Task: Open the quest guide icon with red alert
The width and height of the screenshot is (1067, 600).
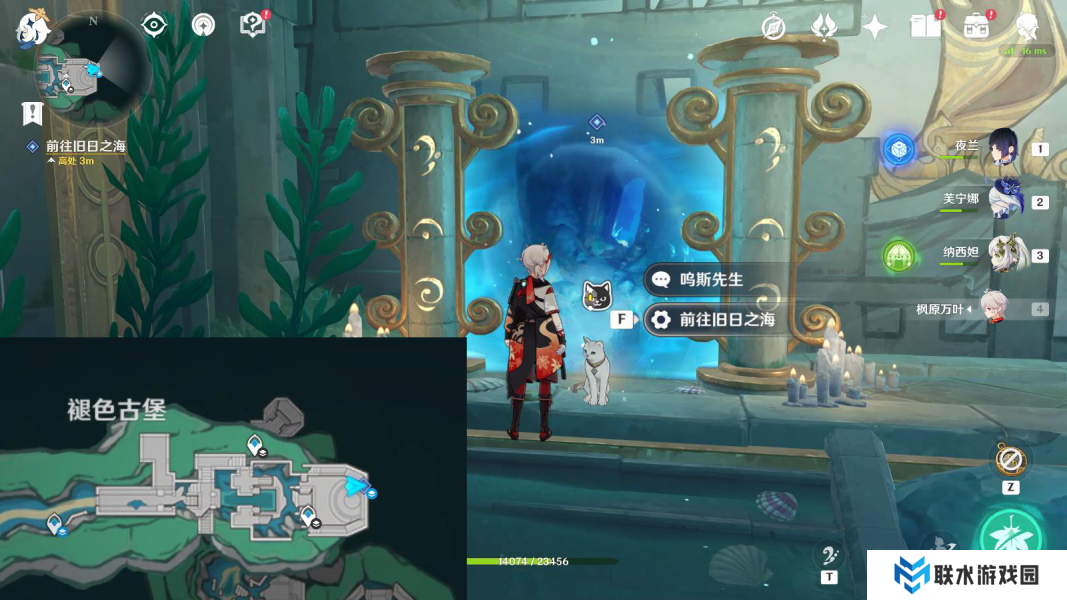Action: (254, 25)
